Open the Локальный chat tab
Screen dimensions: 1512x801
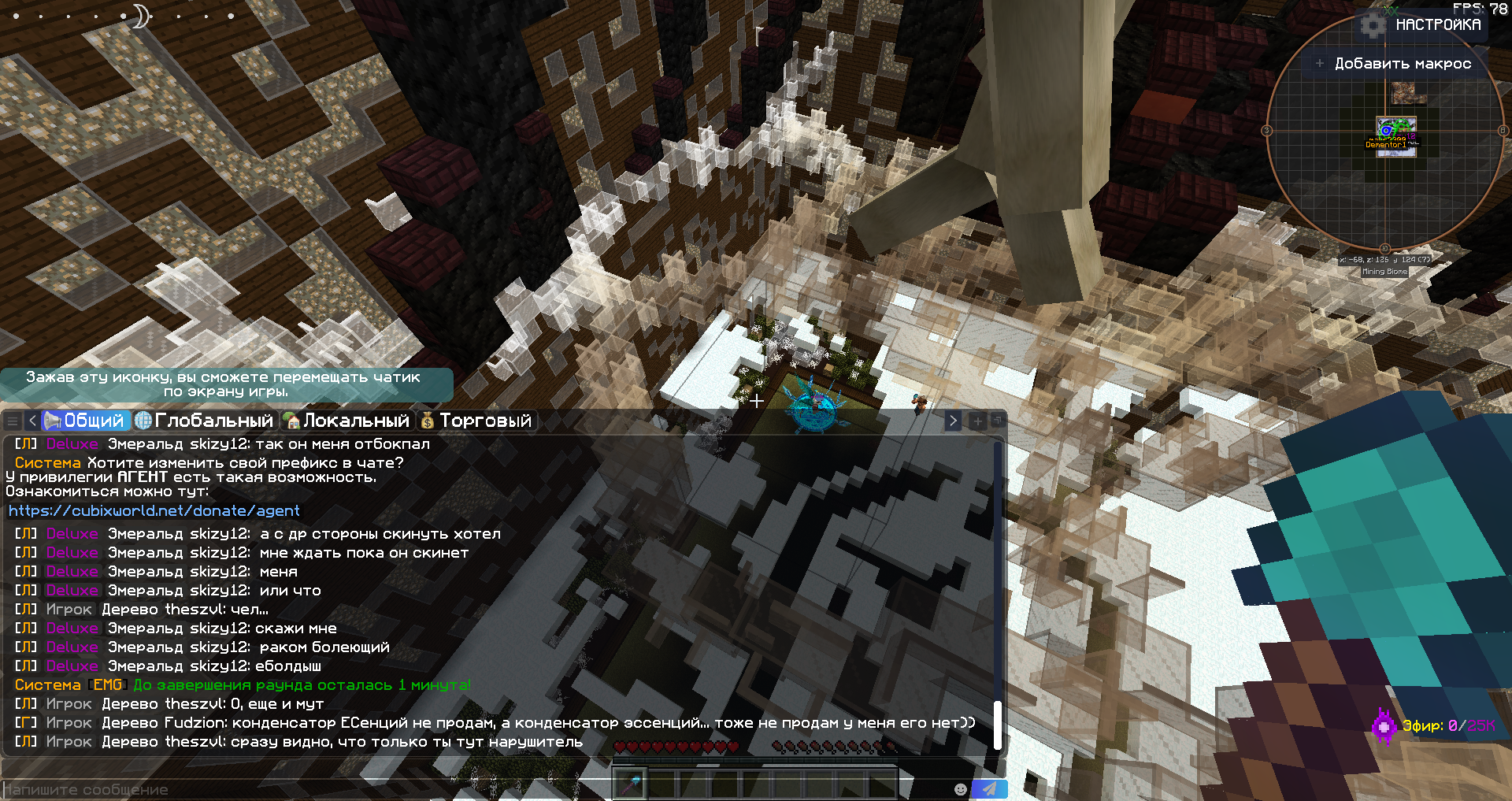coord(347,421)
